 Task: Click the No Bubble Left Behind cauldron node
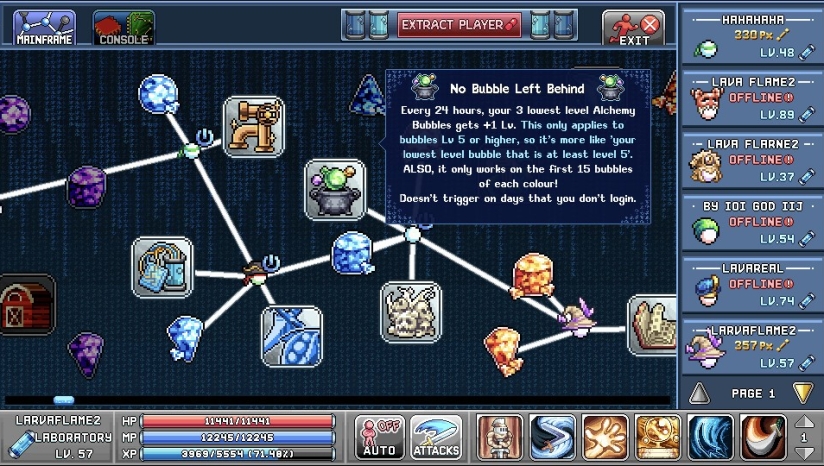pos(334,189)
